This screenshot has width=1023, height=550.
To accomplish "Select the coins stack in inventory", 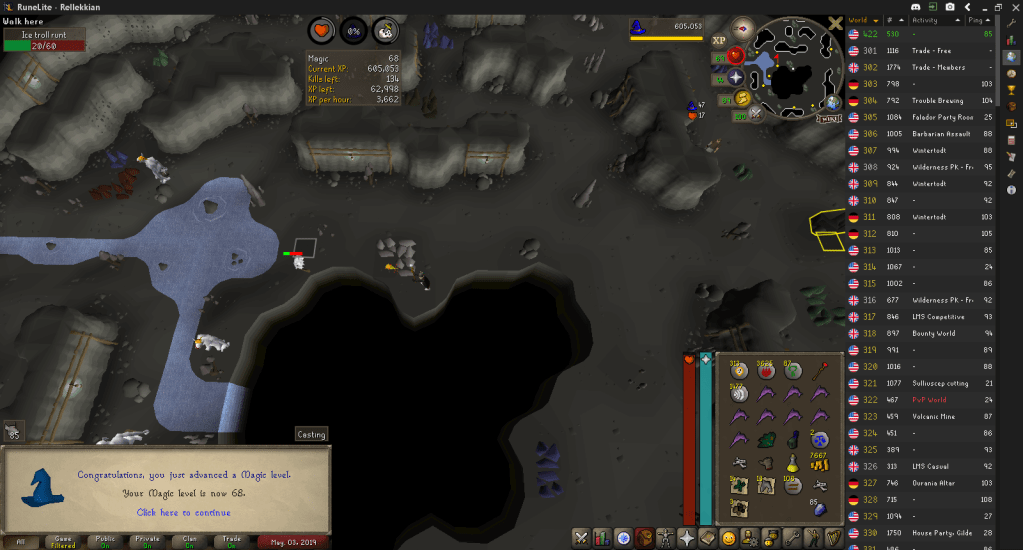I will pos(821,461).
